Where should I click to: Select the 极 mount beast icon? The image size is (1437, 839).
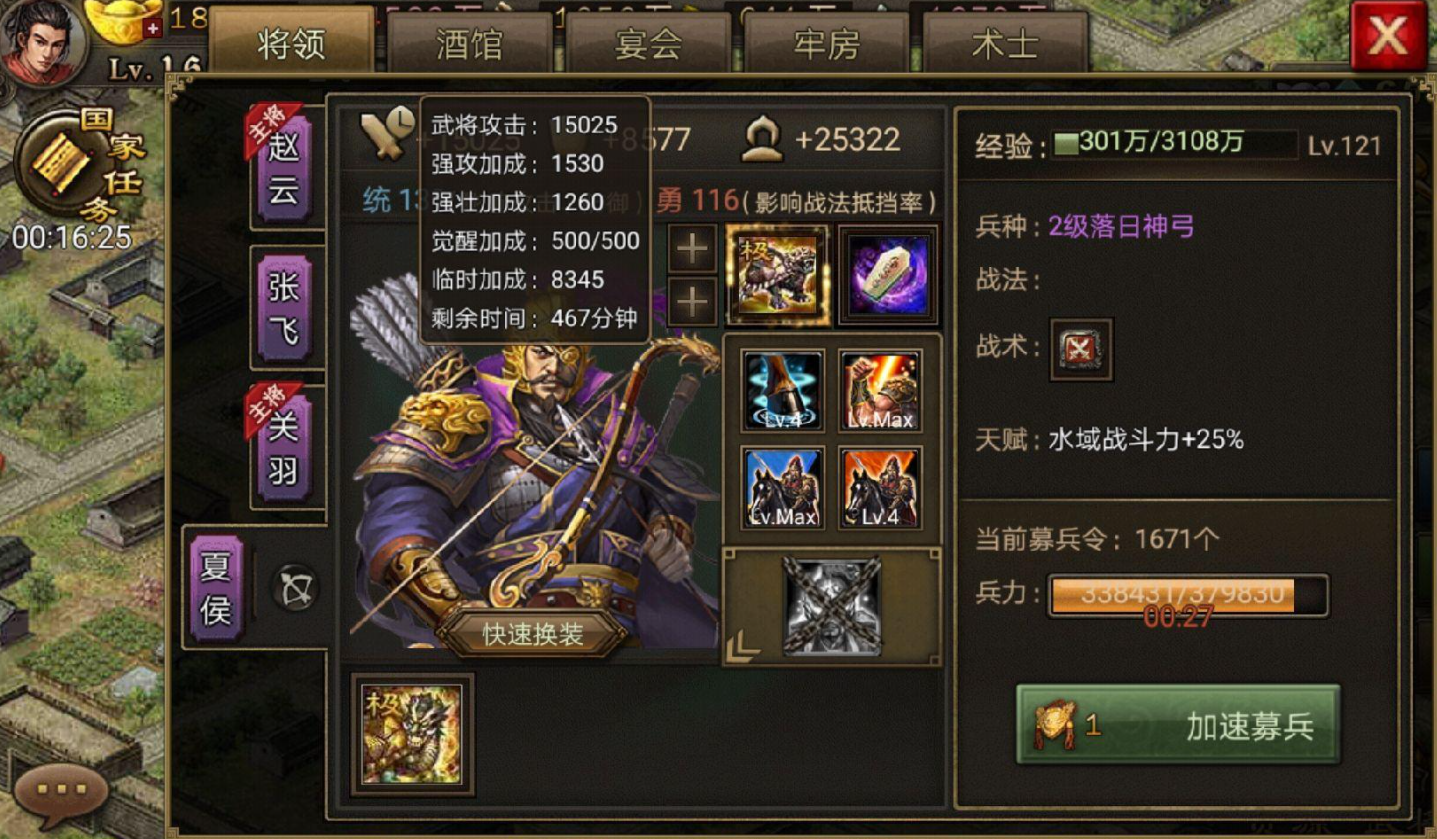click(779, 271)
